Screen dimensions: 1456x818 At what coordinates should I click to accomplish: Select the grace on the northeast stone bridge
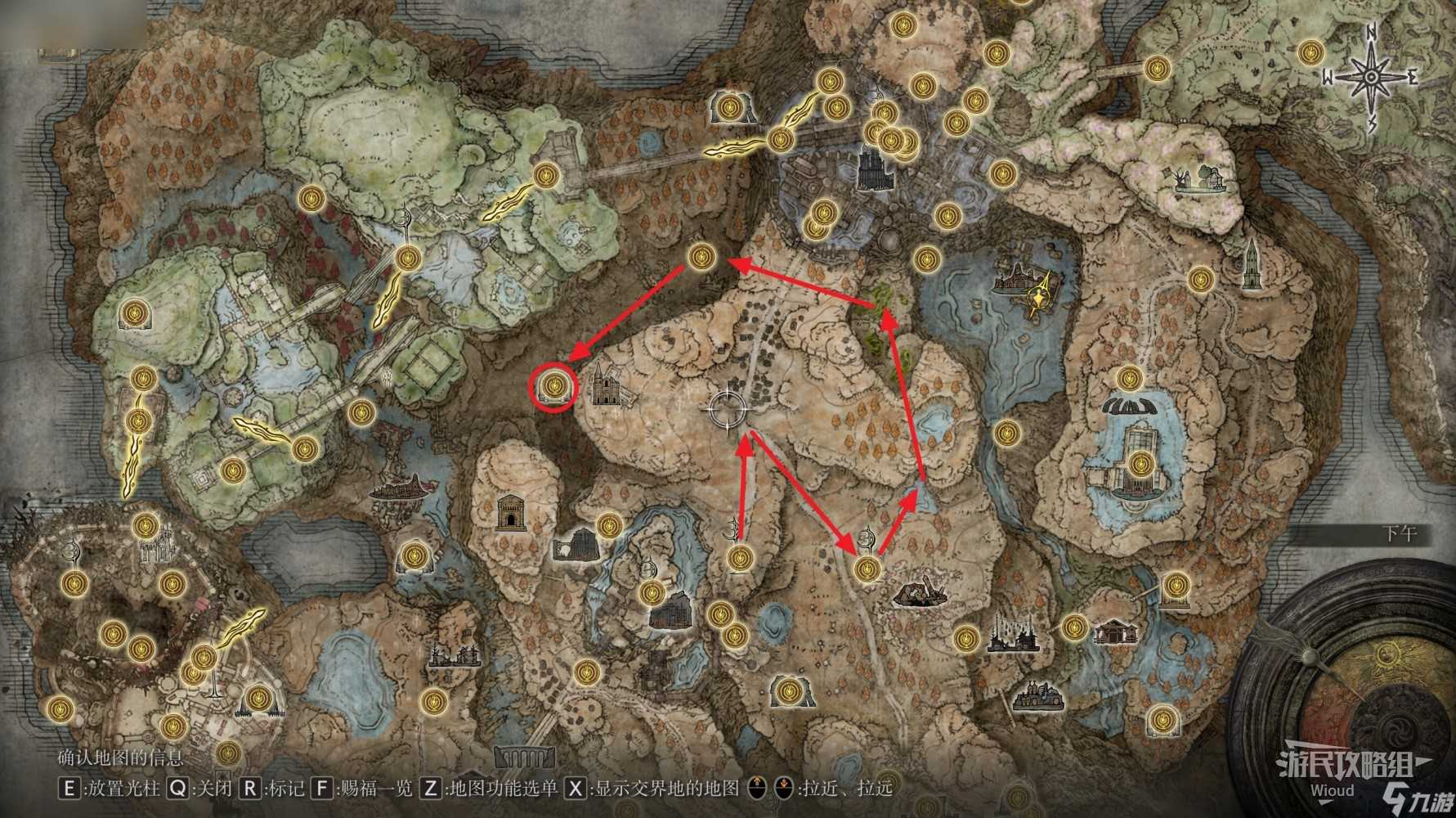click(x=1155, y=67)
